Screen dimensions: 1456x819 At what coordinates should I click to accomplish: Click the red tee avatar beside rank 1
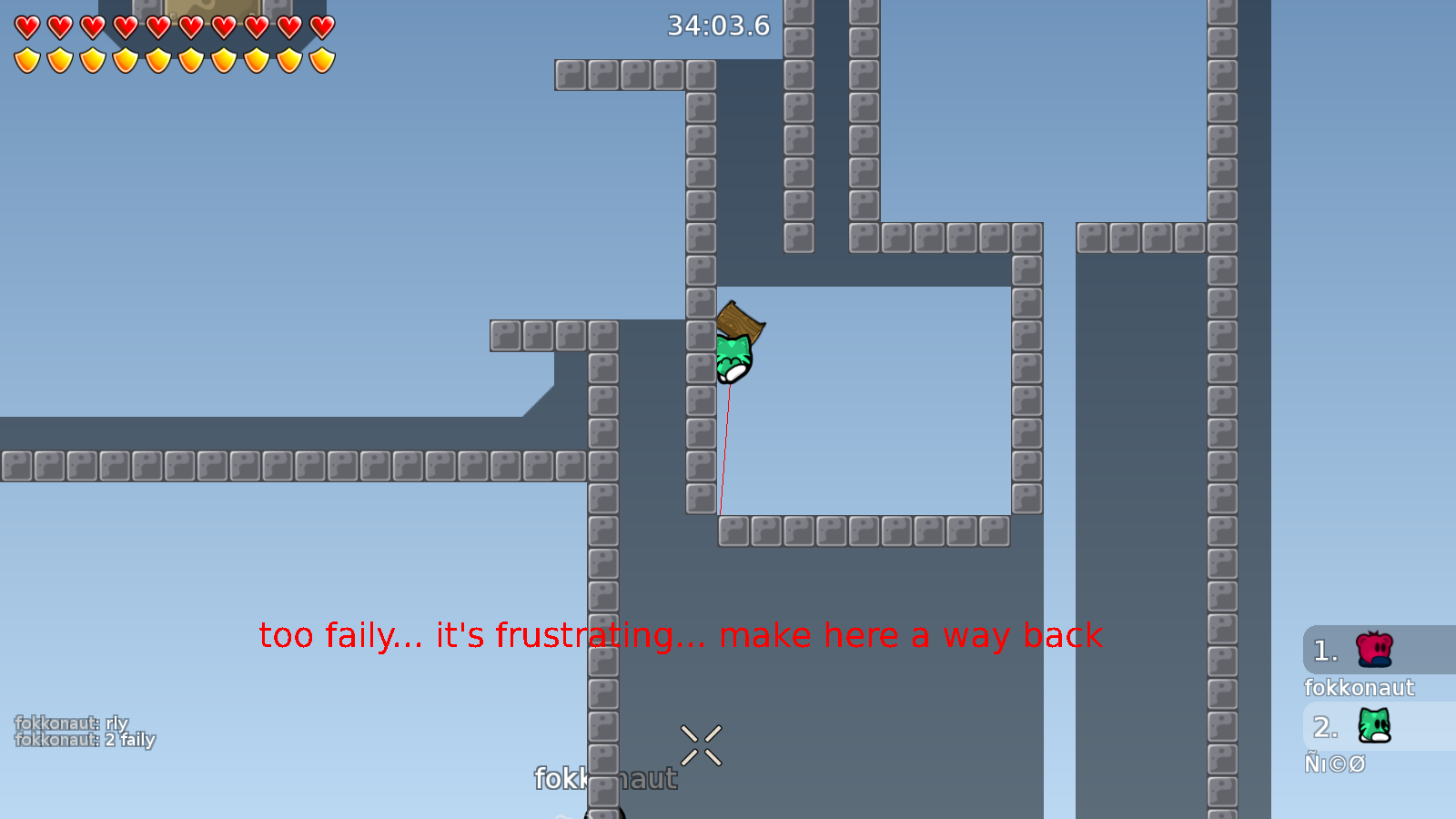(x=1372, y=650)
